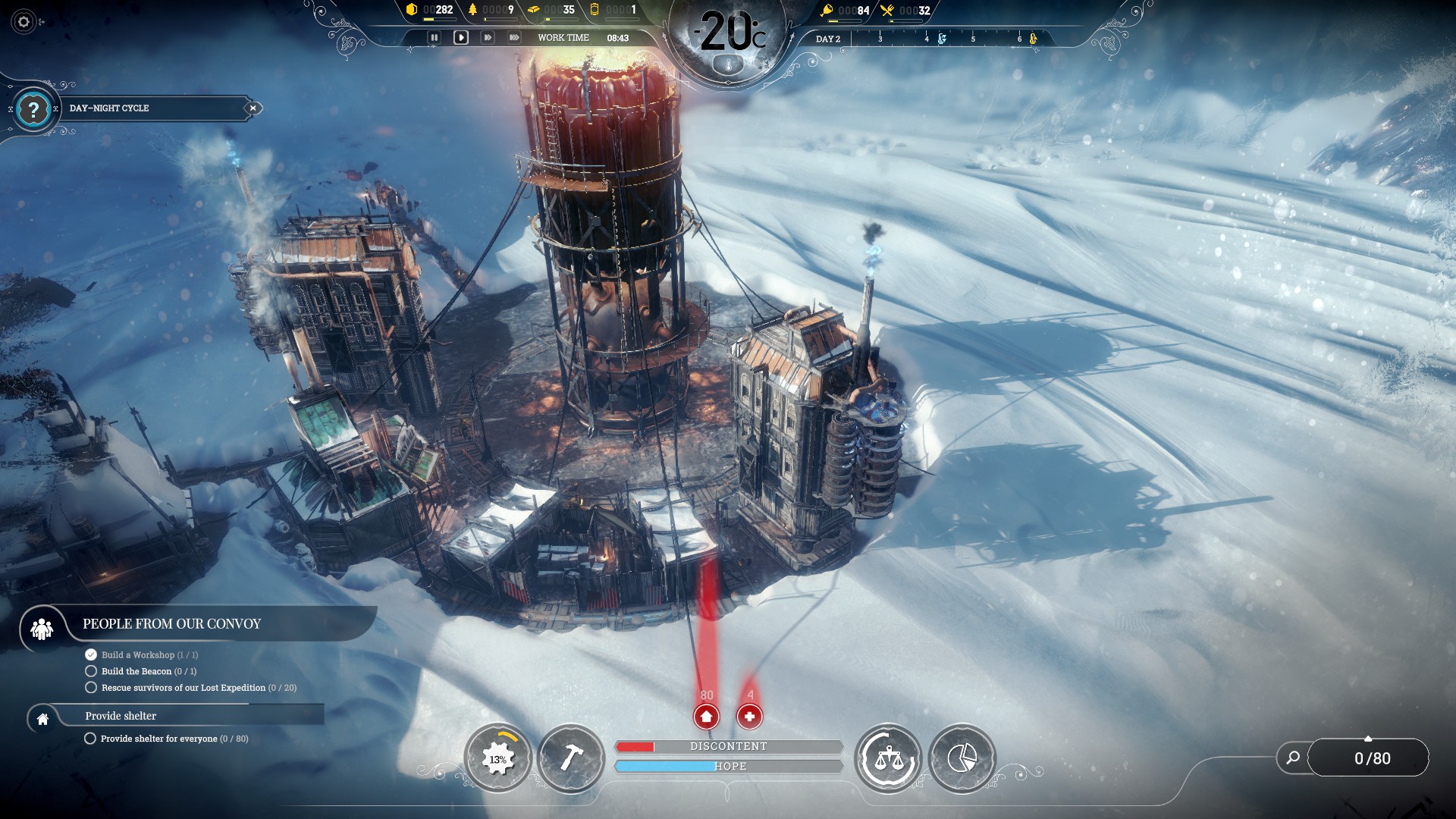Open the Day-Night Cycle tutorial hint
The width and height of the screenshot is (1456, 819).
pos(33,109)
